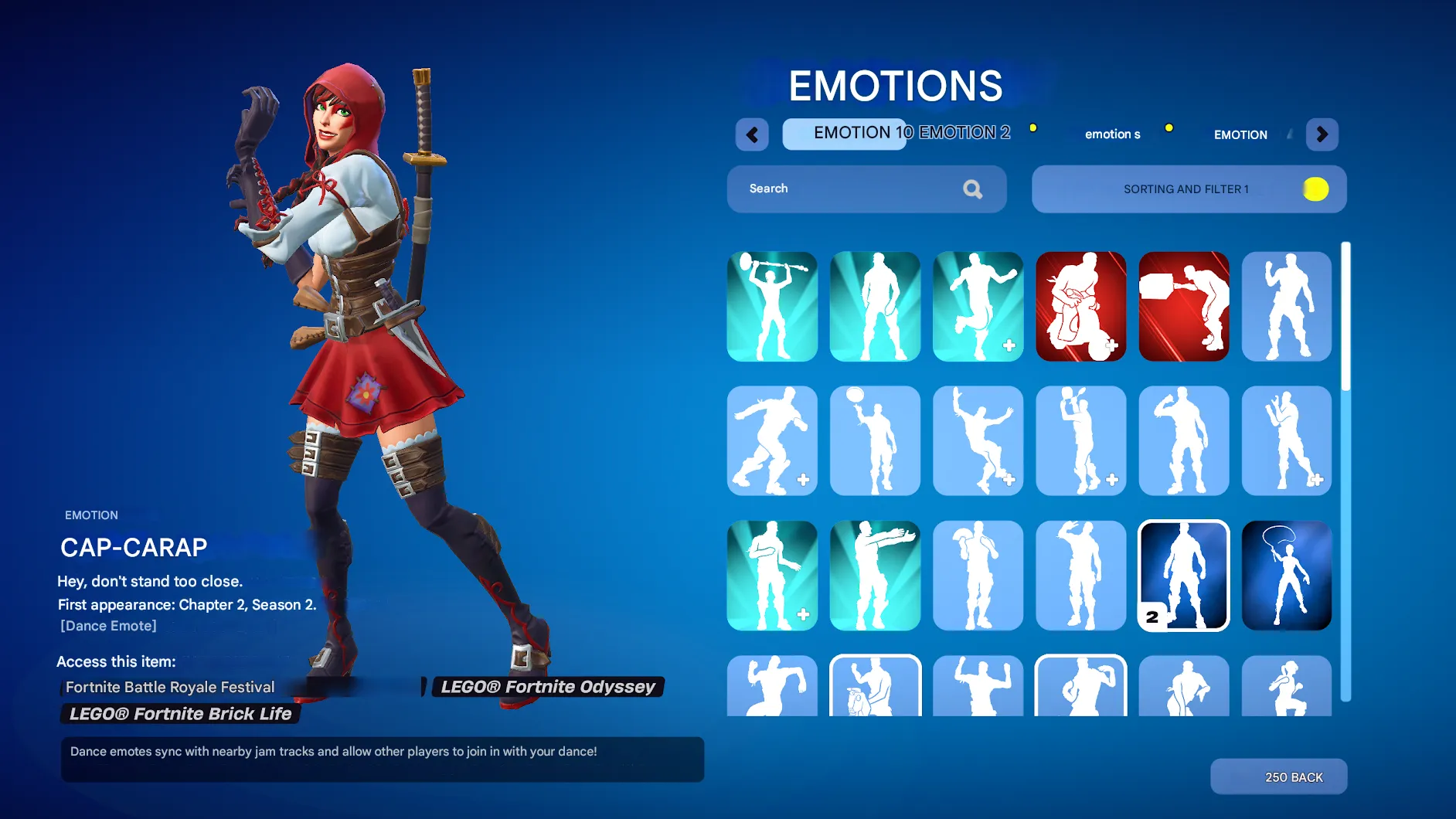Image resolution: width=1456 pixels, height=819 pixels.
Task: Select the weightlifting emote in the top row
Action: click(x=771, y=306)
